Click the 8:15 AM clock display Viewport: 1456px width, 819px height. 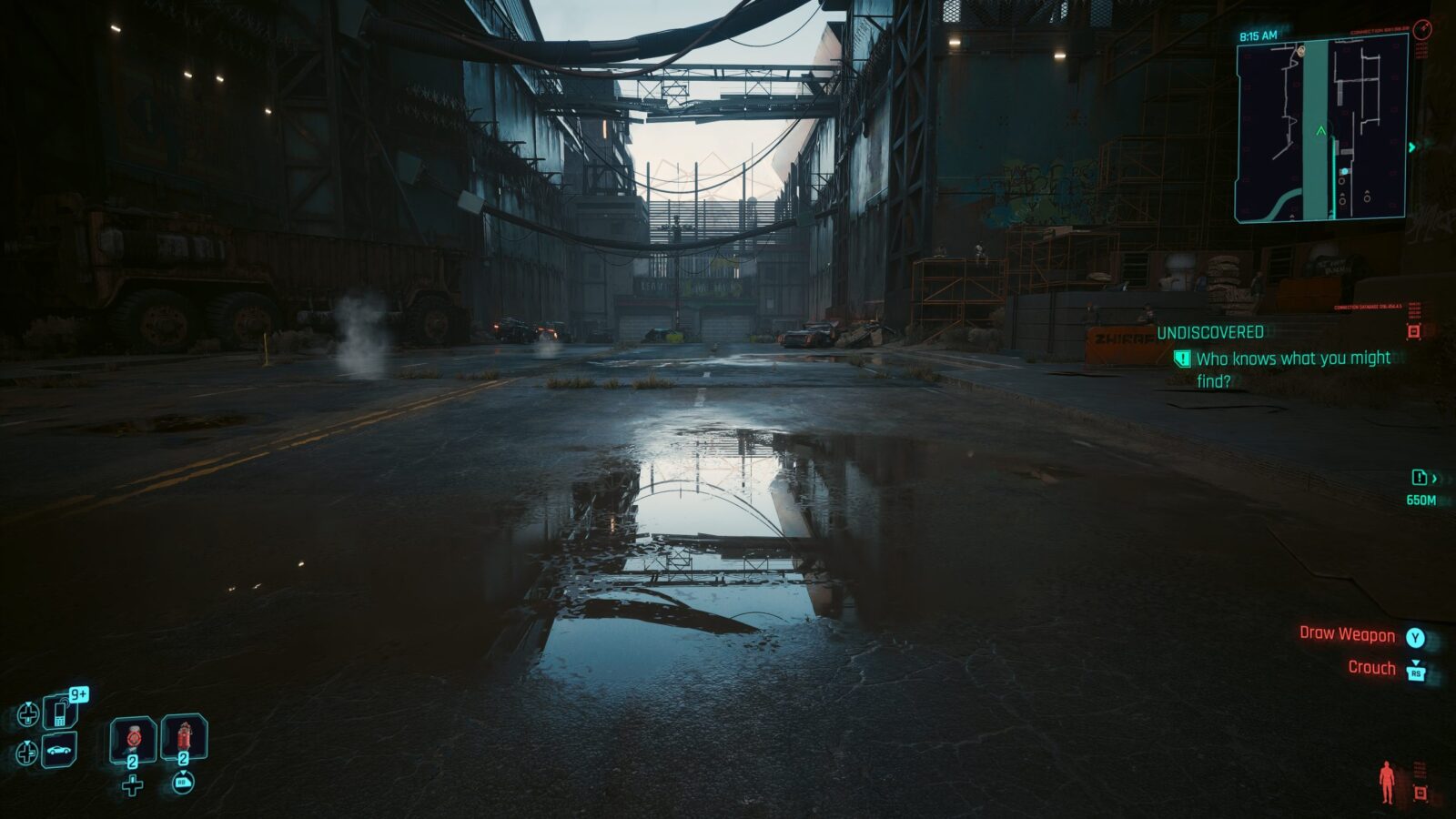(x=1258, y=35)
